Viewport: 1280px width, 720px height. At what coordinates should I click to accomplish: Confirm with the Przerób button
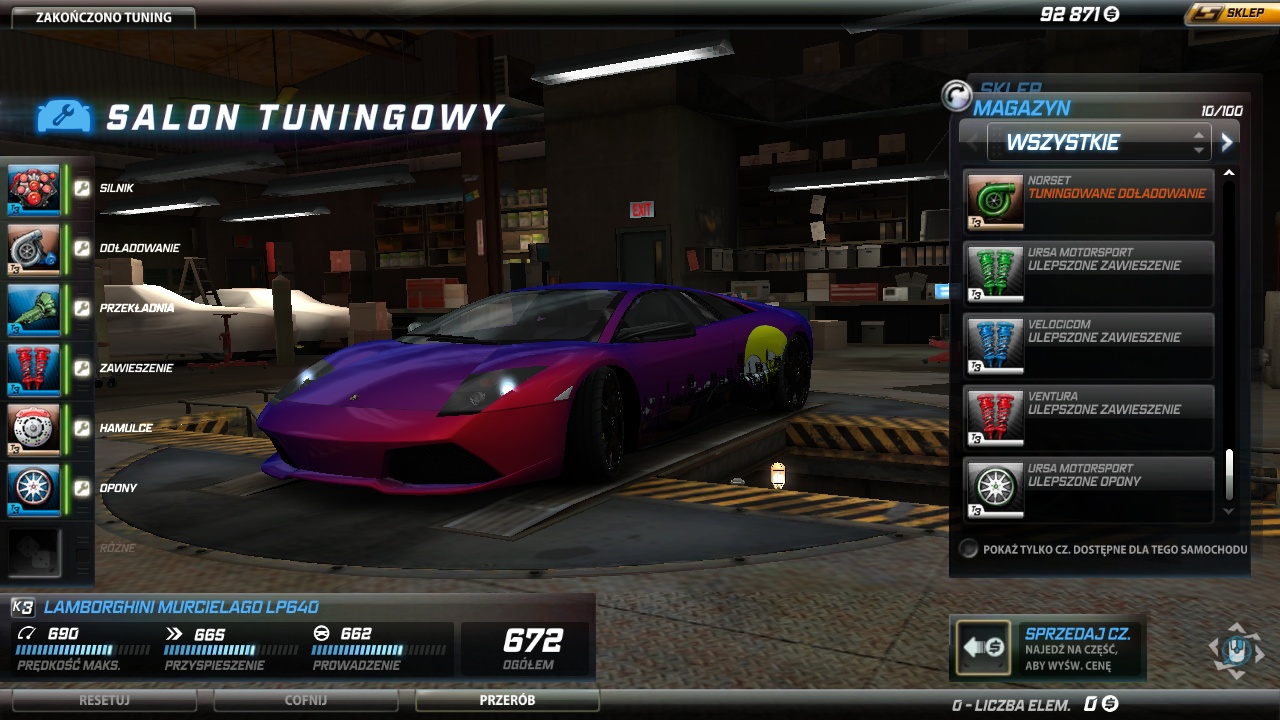(507, 700)
